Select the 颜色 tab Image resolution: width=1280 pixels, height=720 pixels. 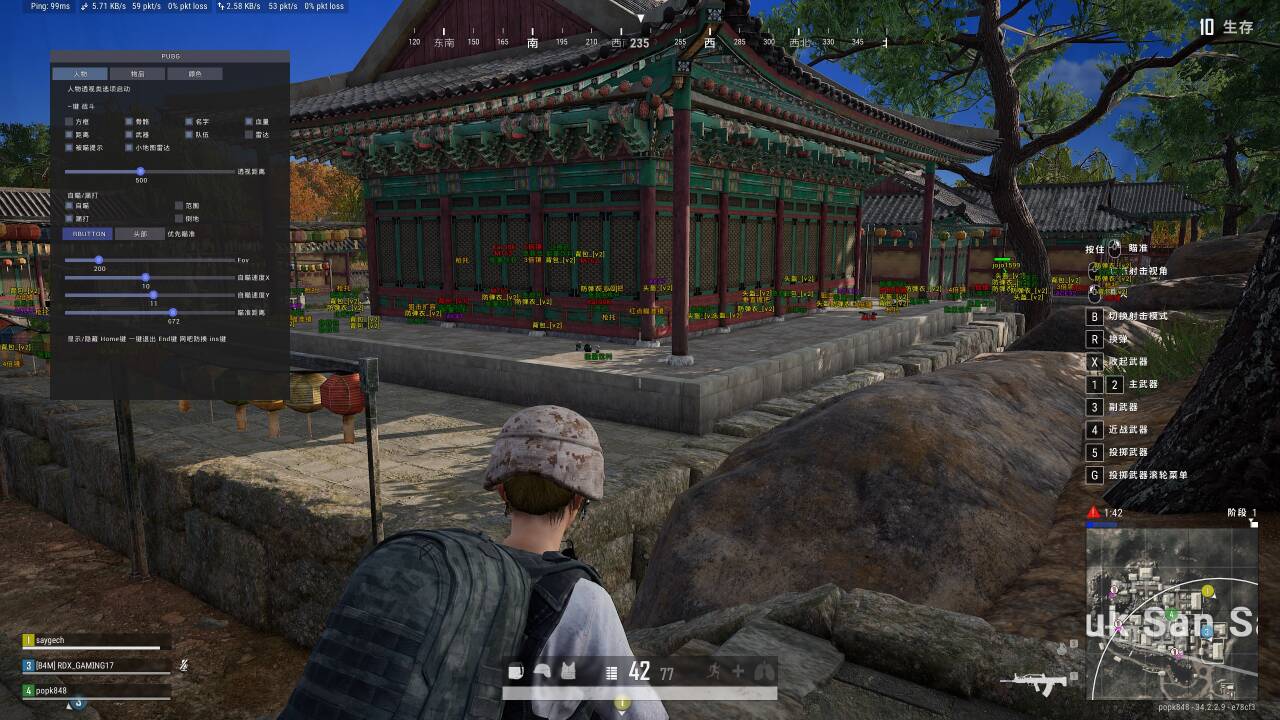pos(195,74)
